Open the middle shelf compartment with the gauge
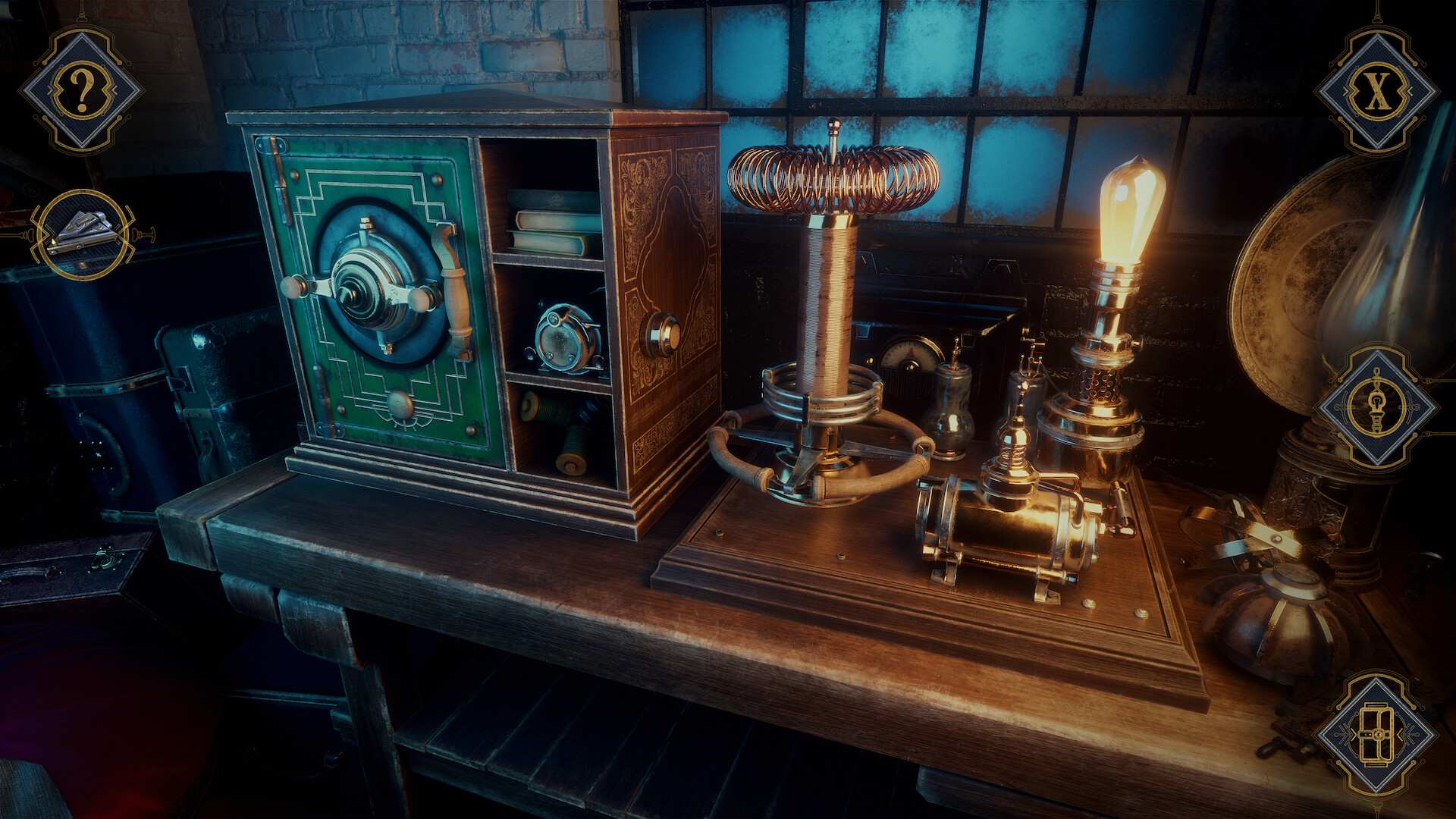Viewport: 1456px width, 819px height. point(561,341)
